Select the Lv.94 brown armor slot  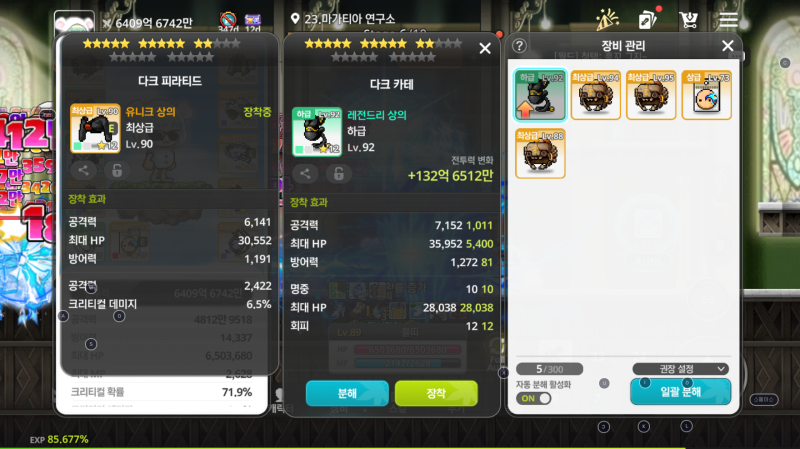point(596,95)
